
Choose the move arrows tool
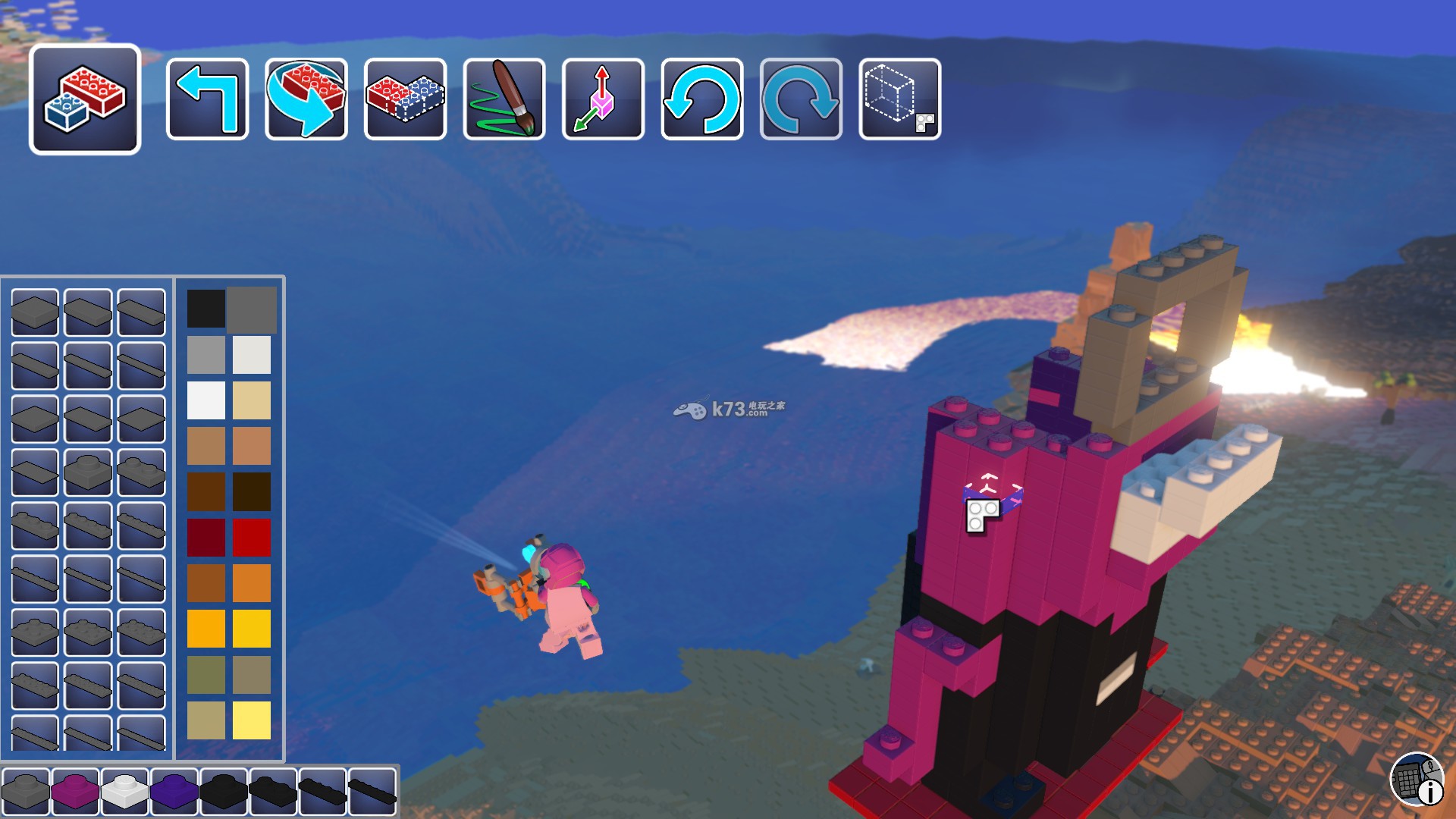coord(603,99)
